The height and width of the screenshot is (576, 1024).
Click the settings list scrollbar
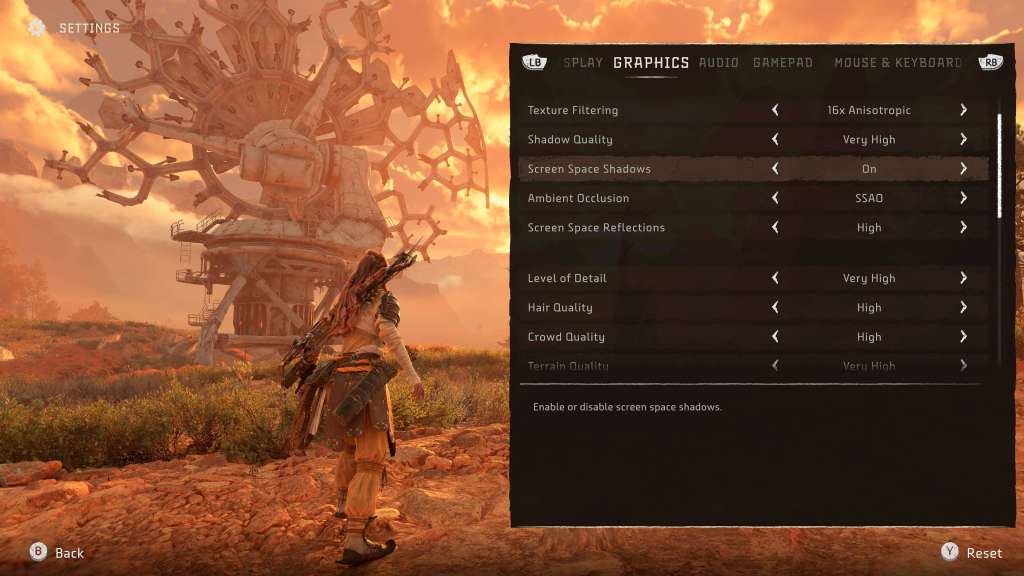pyautogui.click(x=998, y=166)
